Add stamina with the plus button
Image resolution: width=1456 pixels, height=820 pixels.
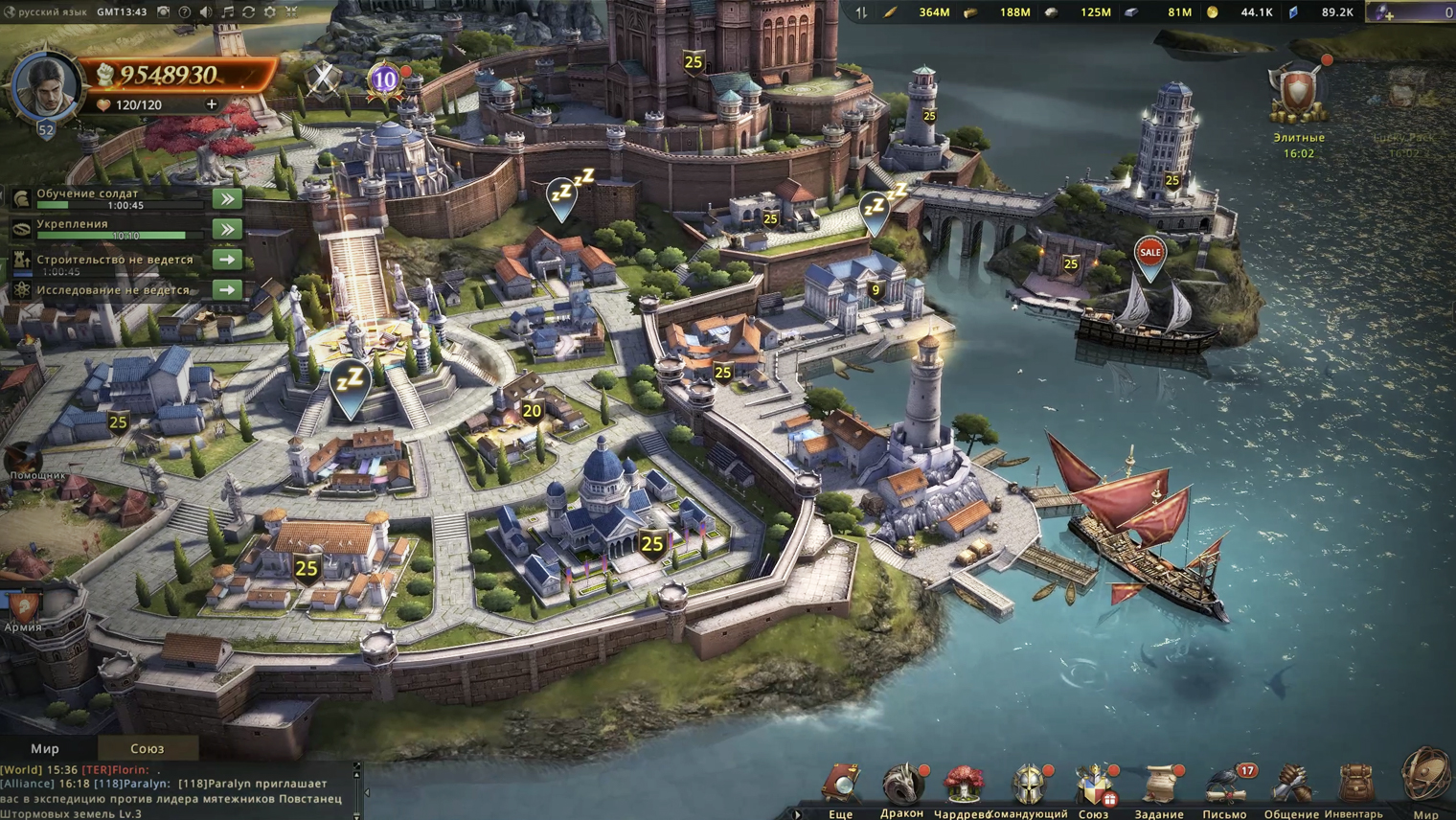coord(212,104)
